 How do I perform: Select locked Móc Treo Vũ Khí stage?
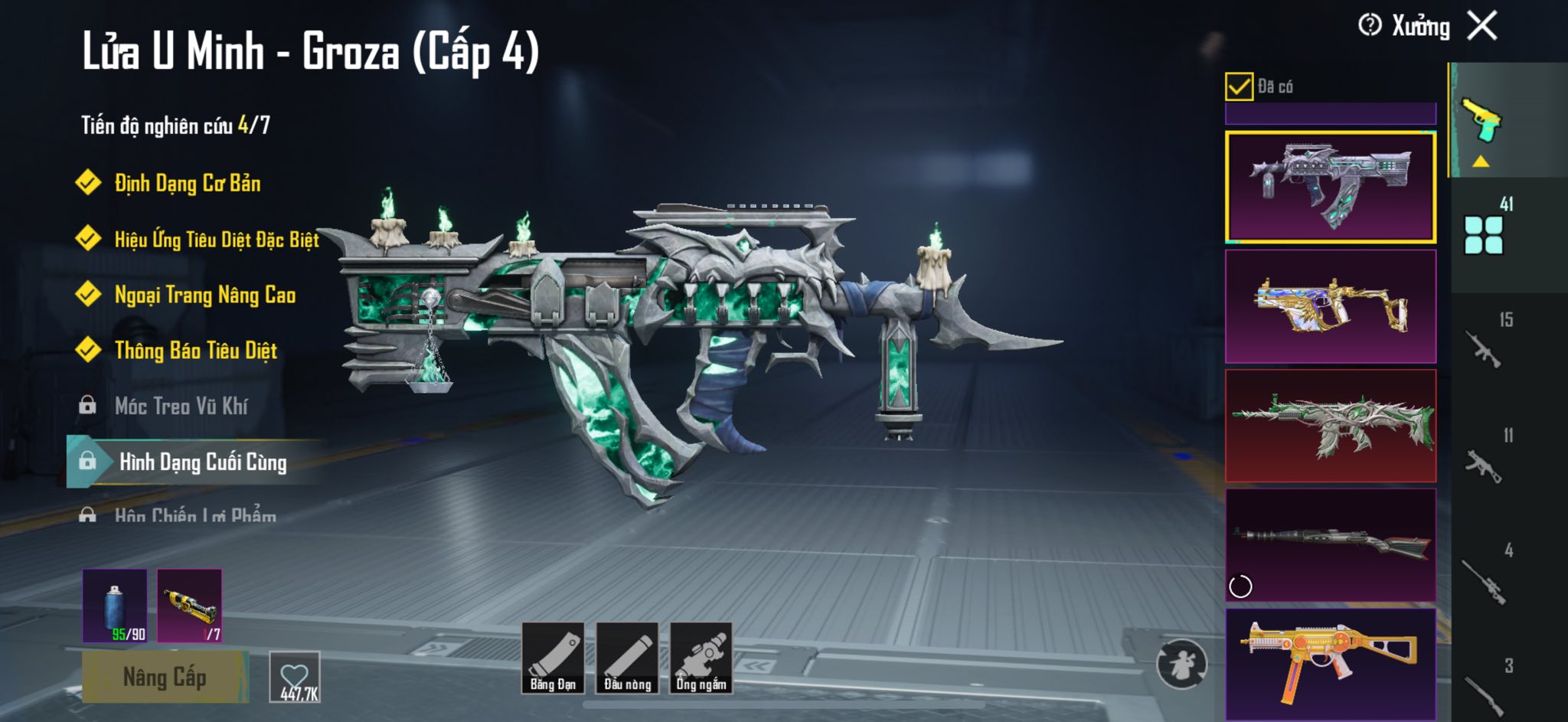tap(181, 406)
